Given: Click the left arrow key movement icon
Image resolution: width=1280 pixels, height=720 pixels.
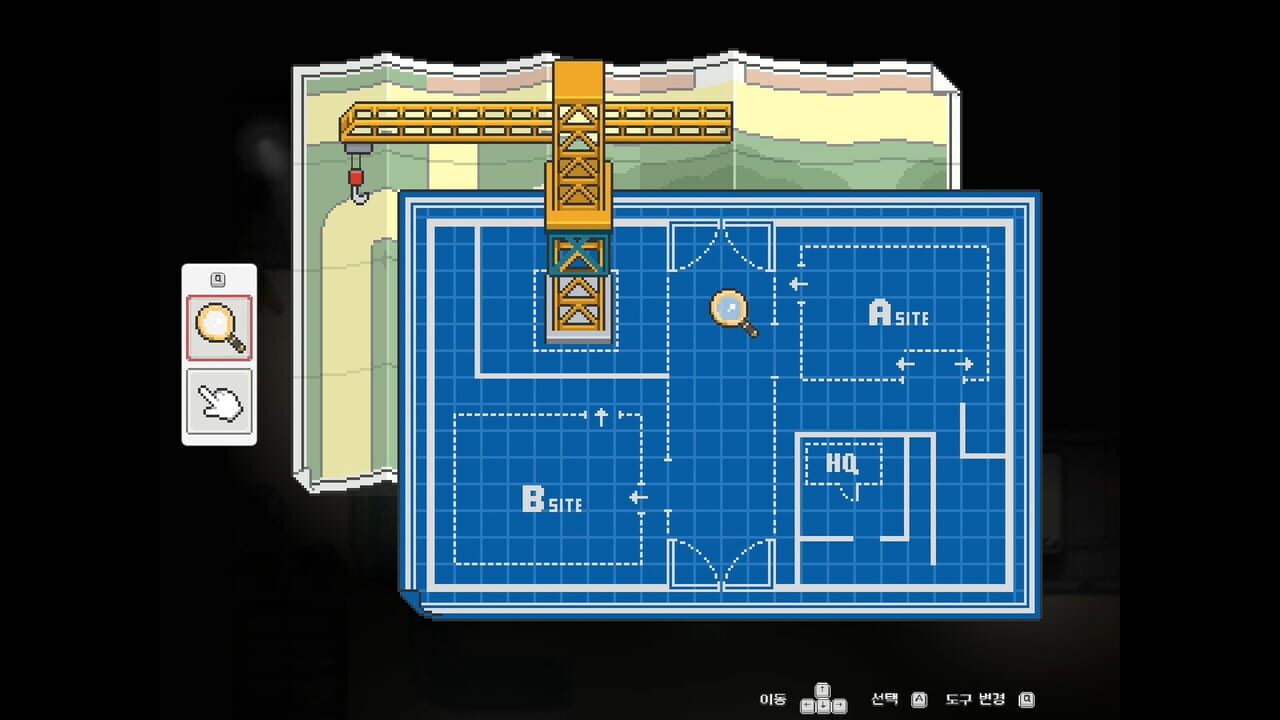Looking at the screenshot, I should 807,704.
